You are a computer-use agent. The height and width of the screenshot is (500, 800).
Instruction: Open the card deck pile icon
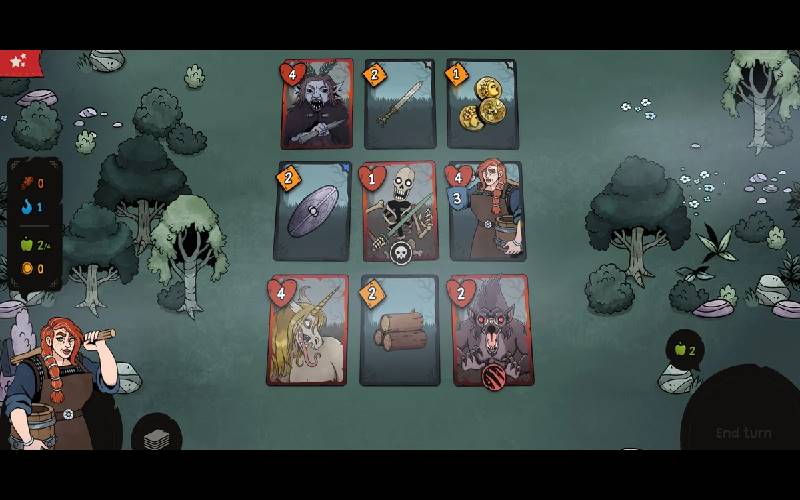click(x=156, y=440)
